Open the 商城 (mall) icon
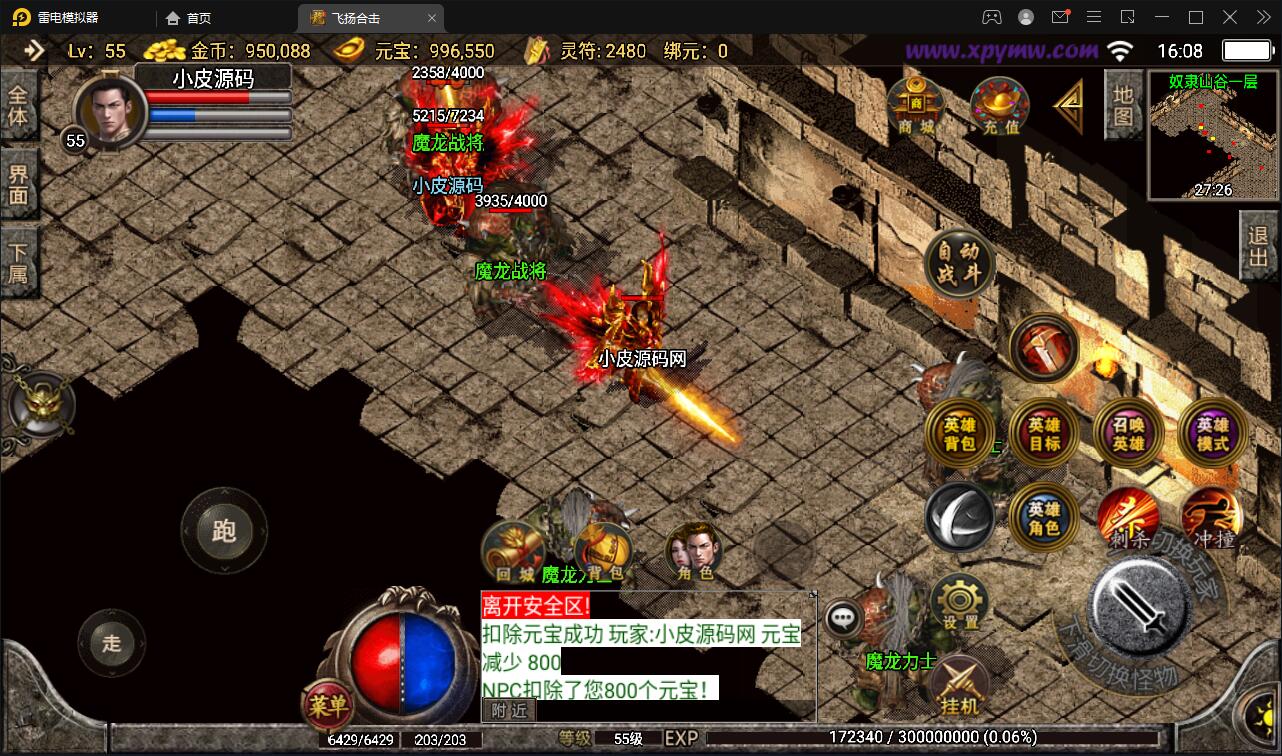This screenshot has width=1282, height=756. [x=916, y=104]
